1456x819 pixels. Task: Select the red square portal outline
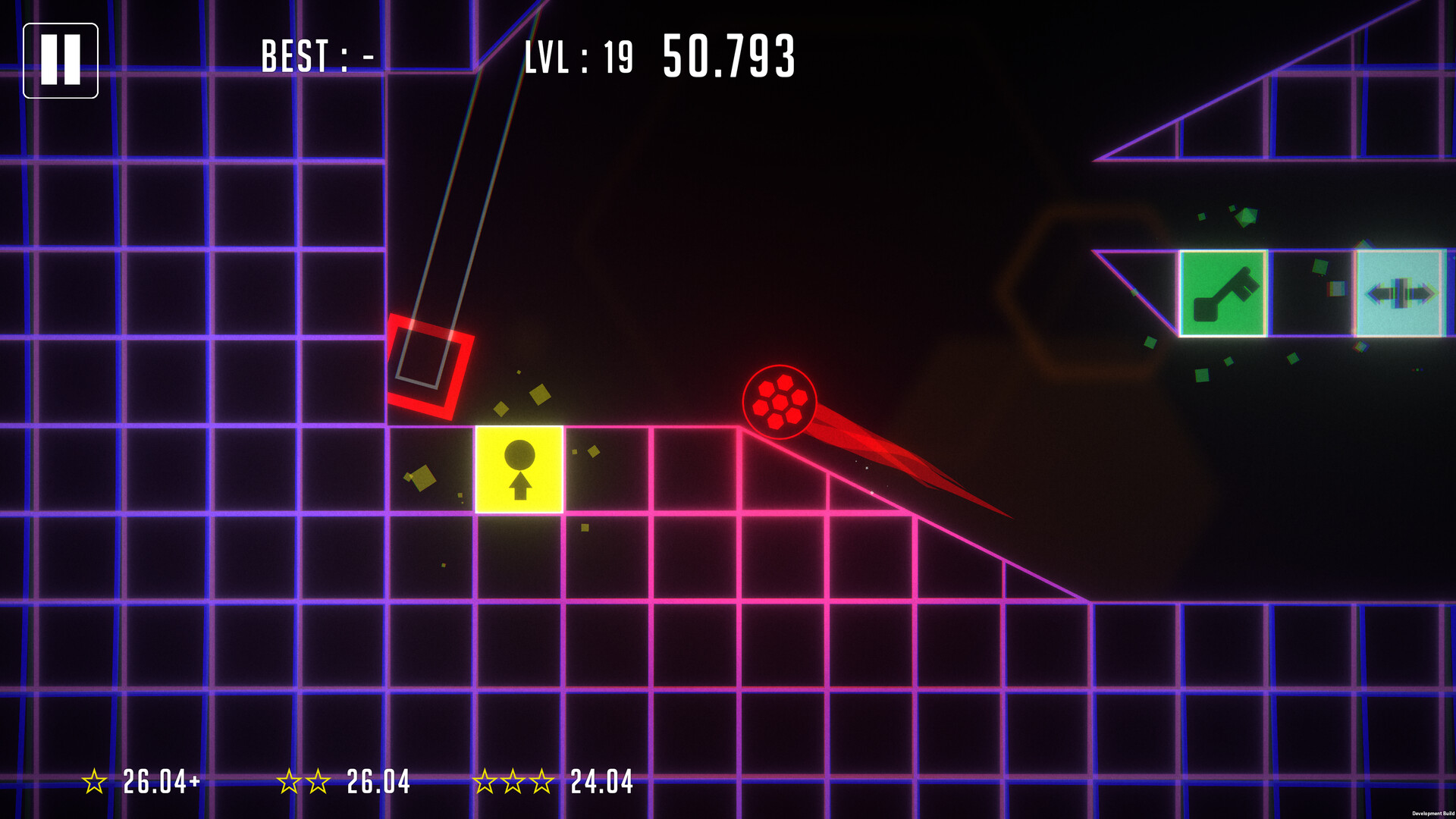point(430,368)
